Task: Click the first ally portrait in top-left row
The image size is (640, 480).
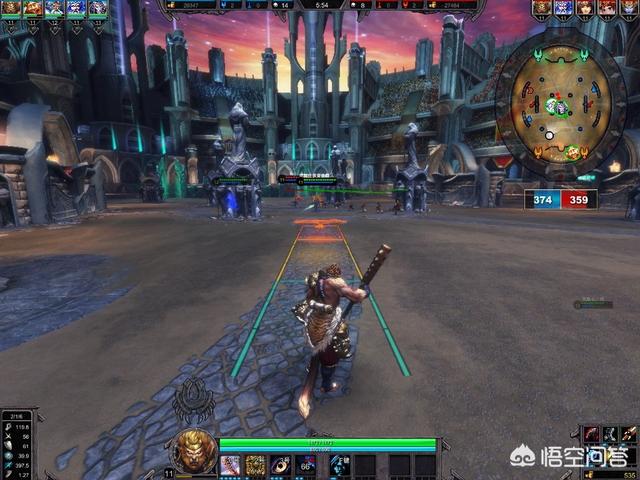Action: tap(10, 8)
